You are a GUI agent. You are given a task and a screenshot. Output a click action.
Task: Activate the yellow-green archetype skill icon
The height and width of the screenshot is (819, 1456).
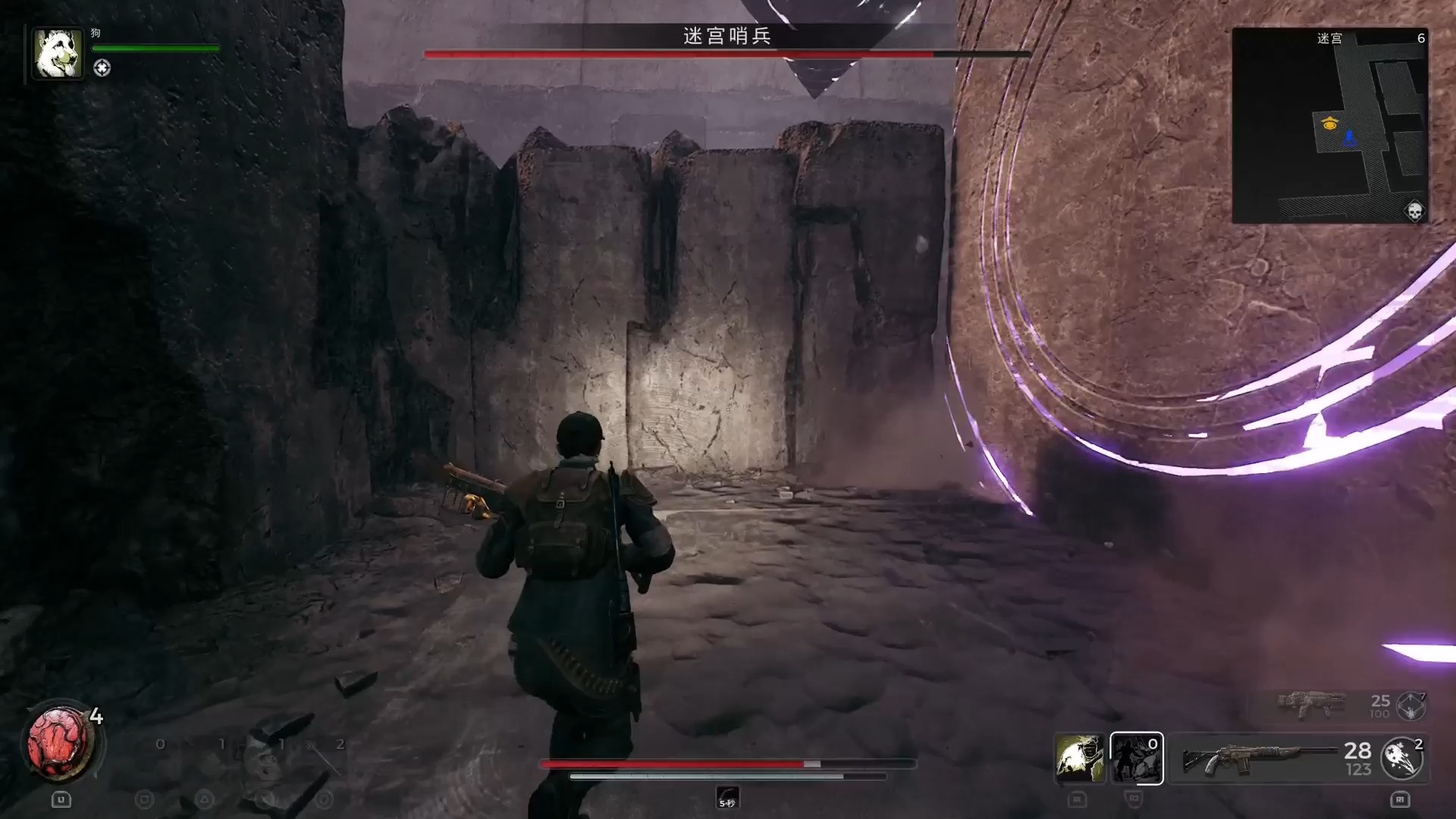coord(1080,758)
